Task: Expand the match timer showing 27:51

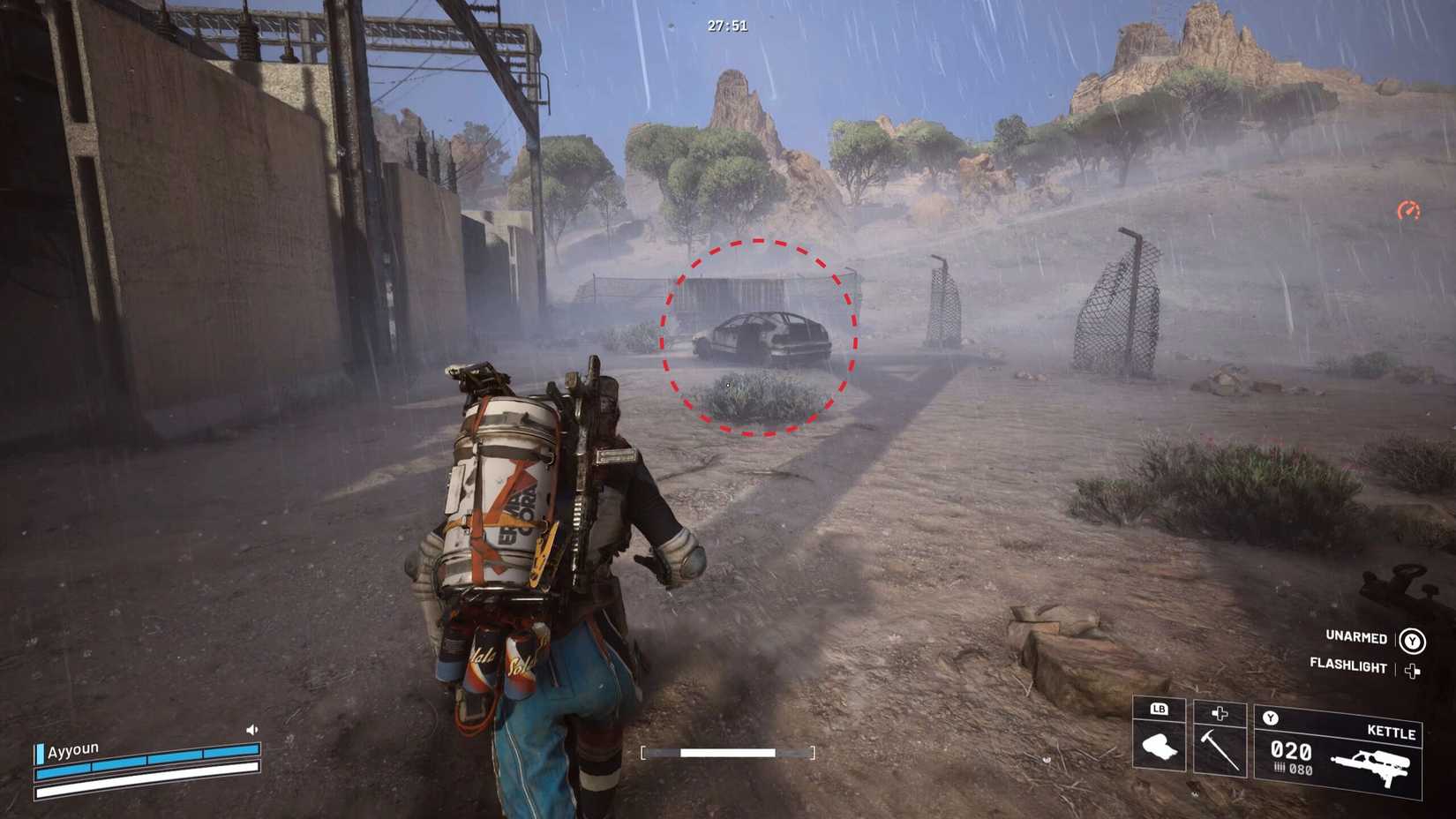Action: [725, 26]
